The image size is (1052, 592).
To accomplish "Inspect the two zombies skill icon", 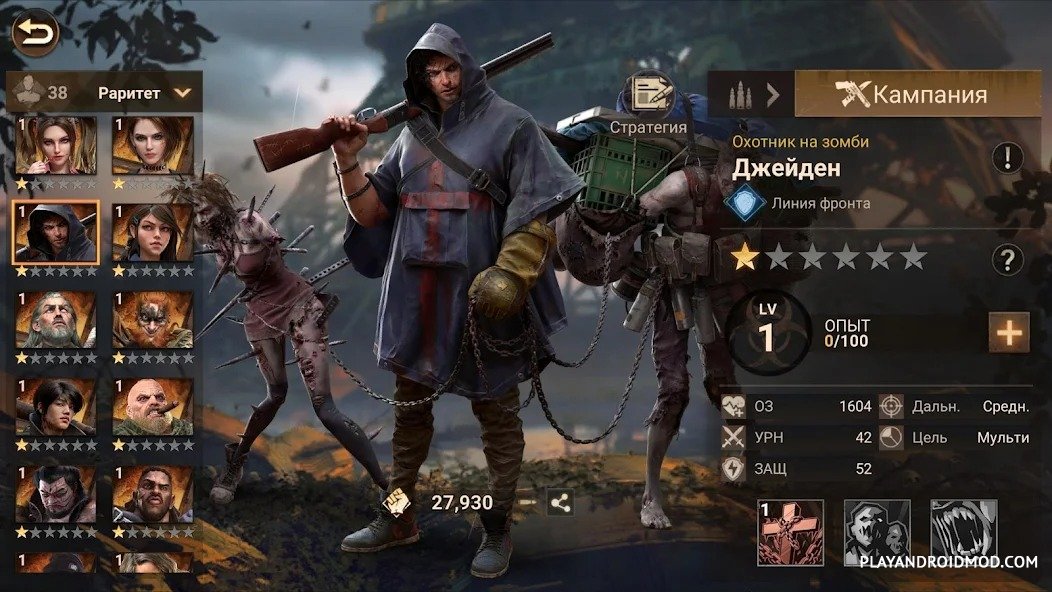I will 877,532.
